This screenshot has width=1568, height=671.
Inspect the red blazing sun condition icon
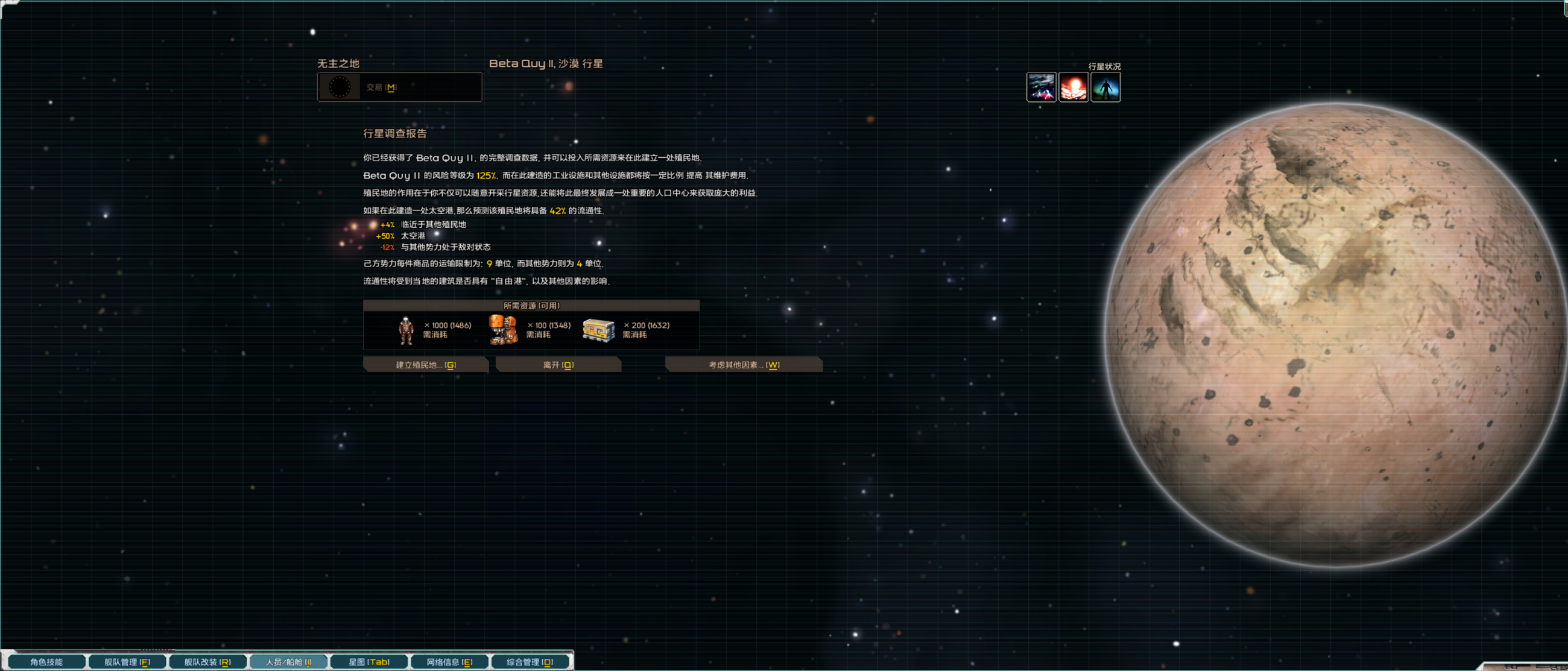pyautogui.click(x=1073, y=87)
